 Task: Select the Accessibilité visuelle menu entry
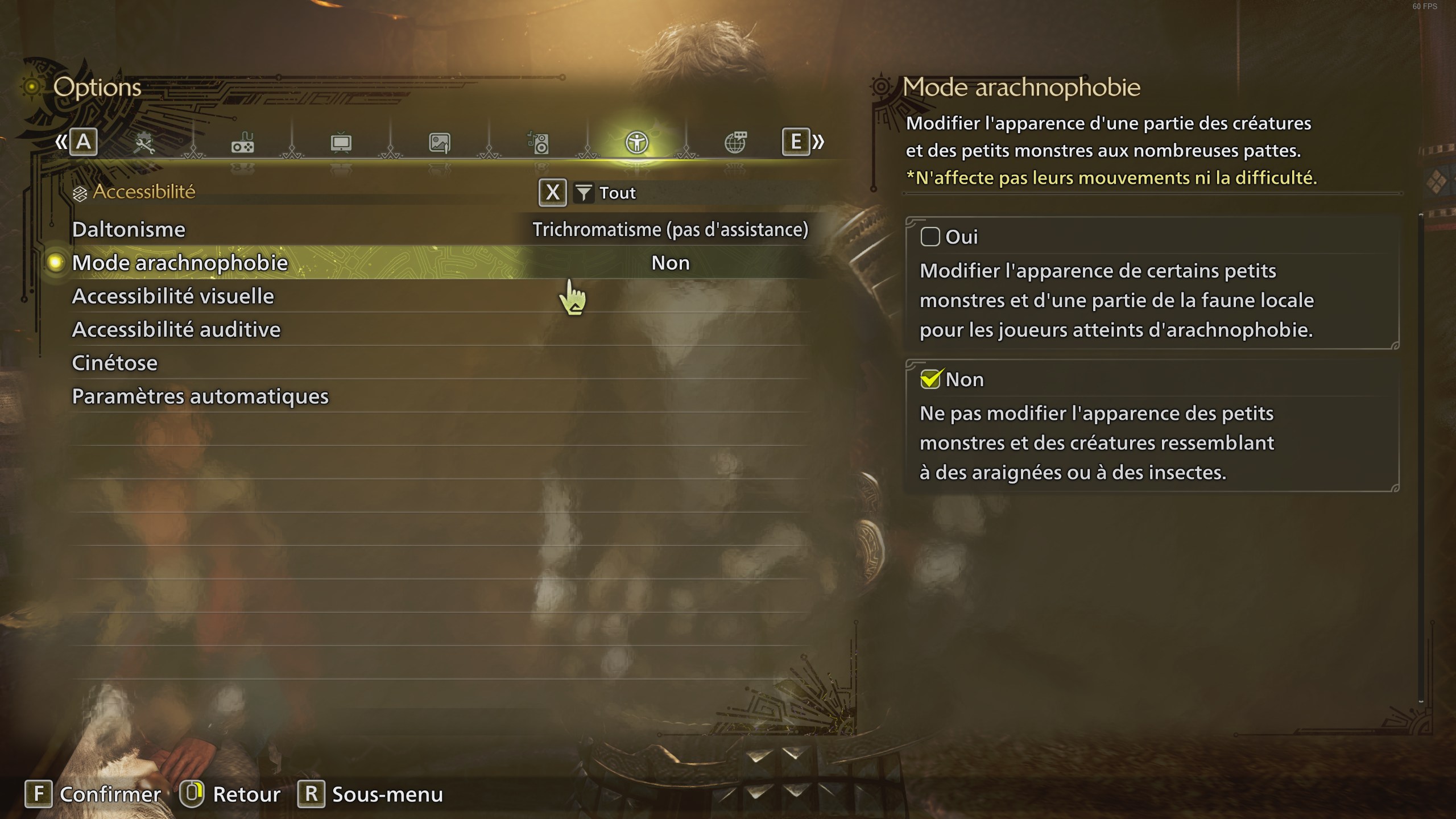pos(172,296)
